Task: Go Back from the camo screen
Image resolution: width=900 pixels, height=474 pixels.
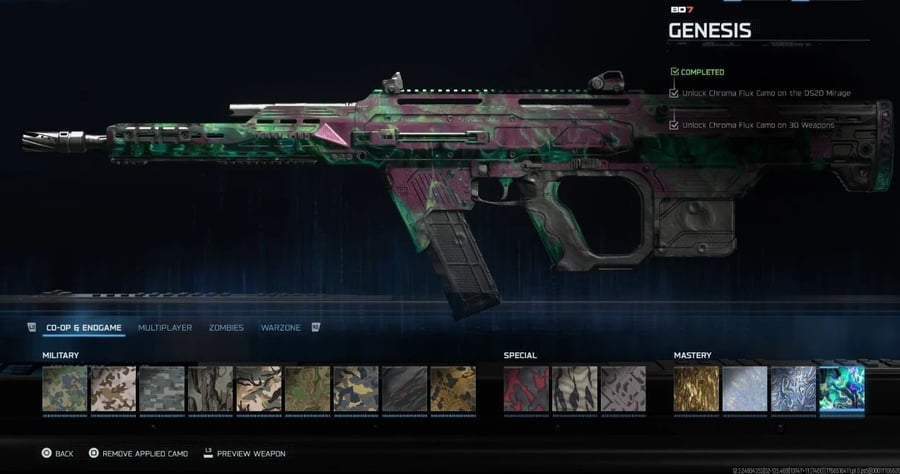Action: (x=58, y=454)
